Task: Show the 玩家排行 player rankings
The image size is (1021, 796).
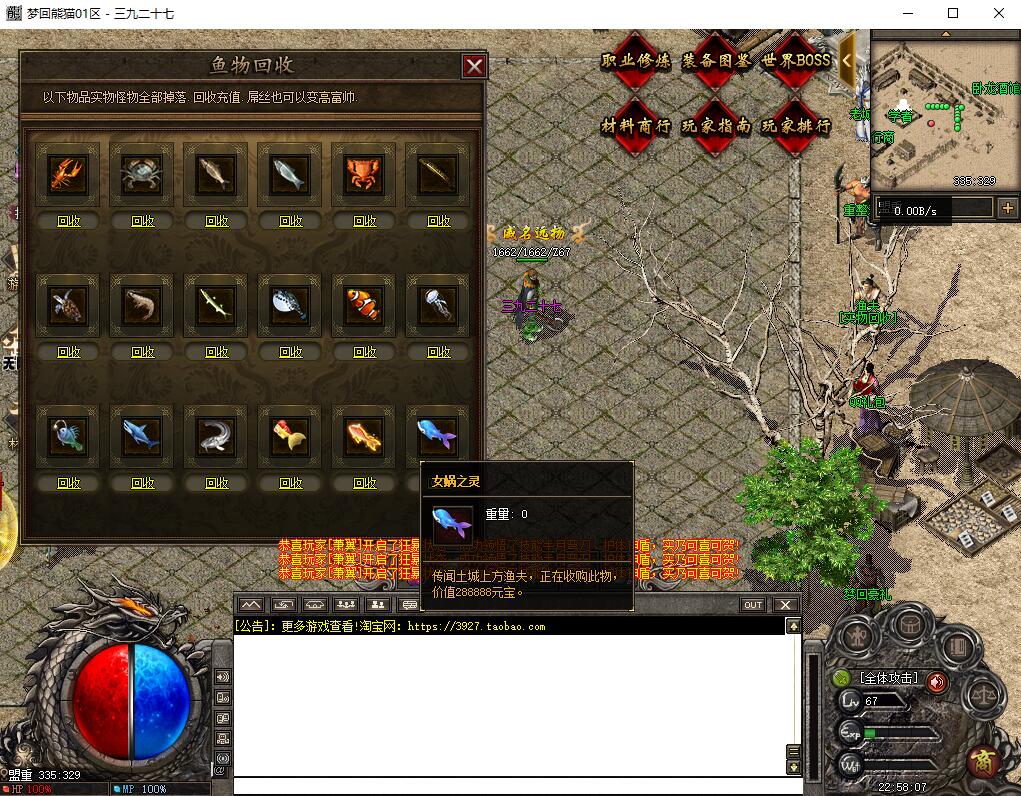Action: [x=796, y=126]
